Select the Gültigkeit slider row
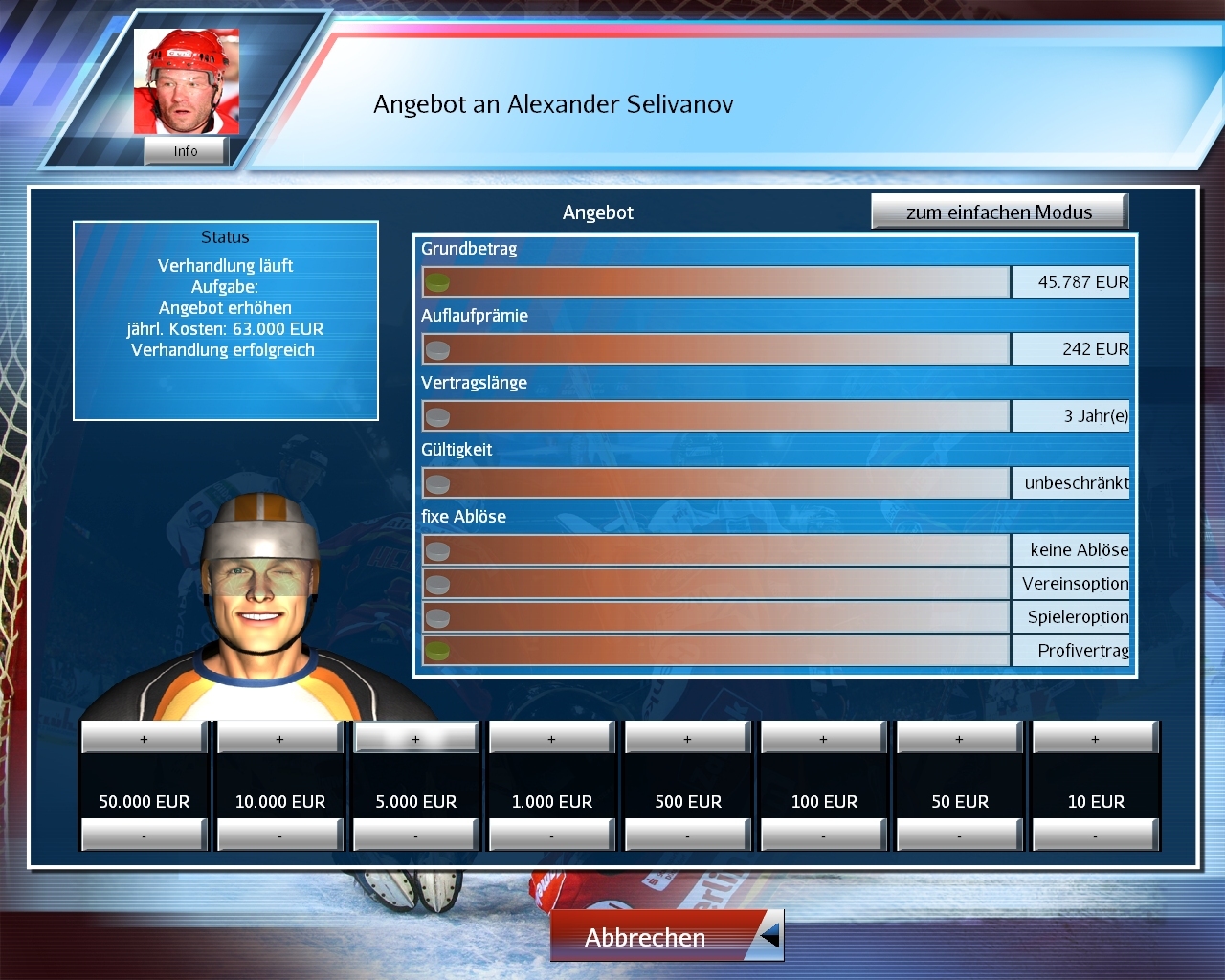 (x=716, y=483)
